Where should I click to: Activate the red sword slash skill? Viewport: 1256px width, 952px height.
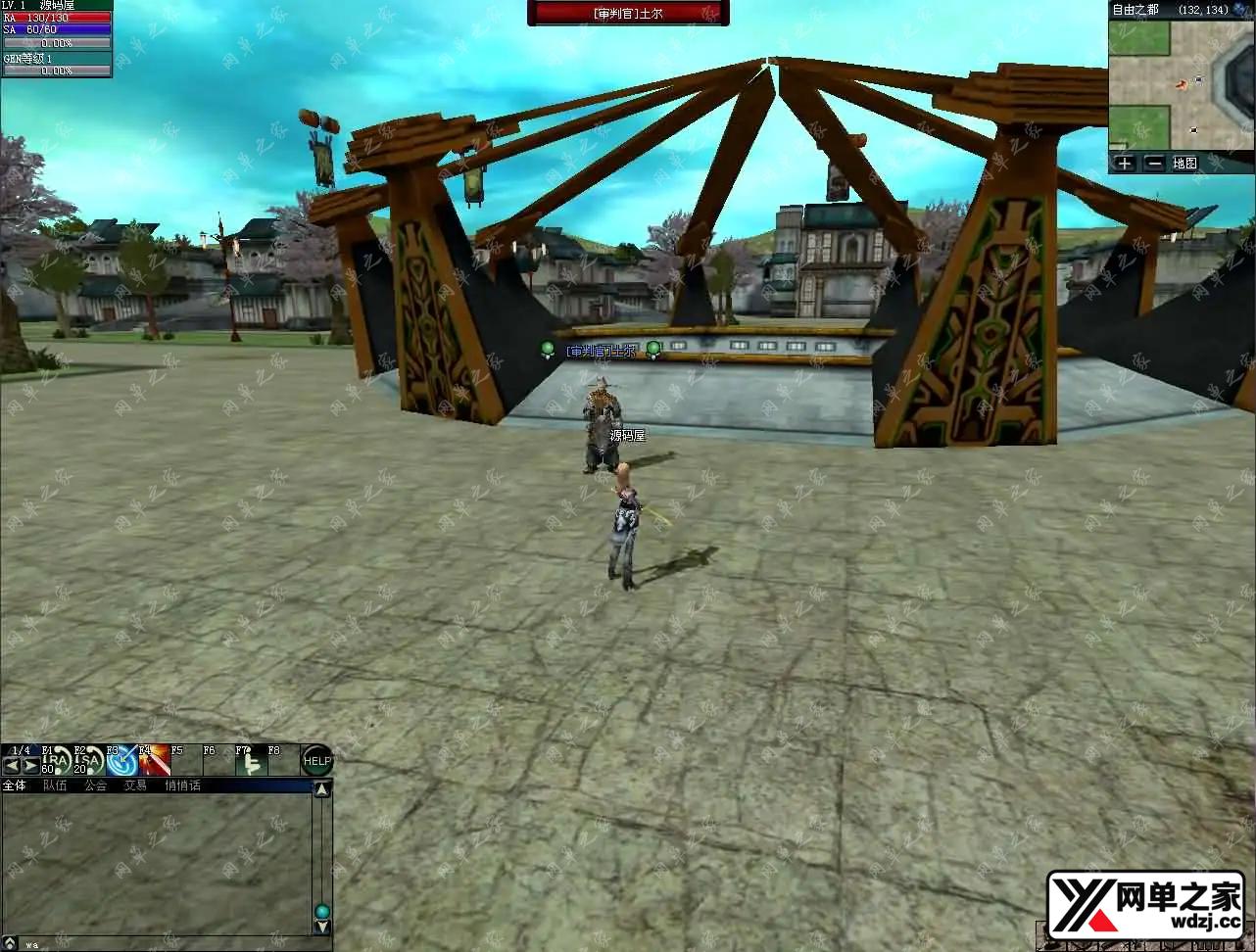(154, 761)
